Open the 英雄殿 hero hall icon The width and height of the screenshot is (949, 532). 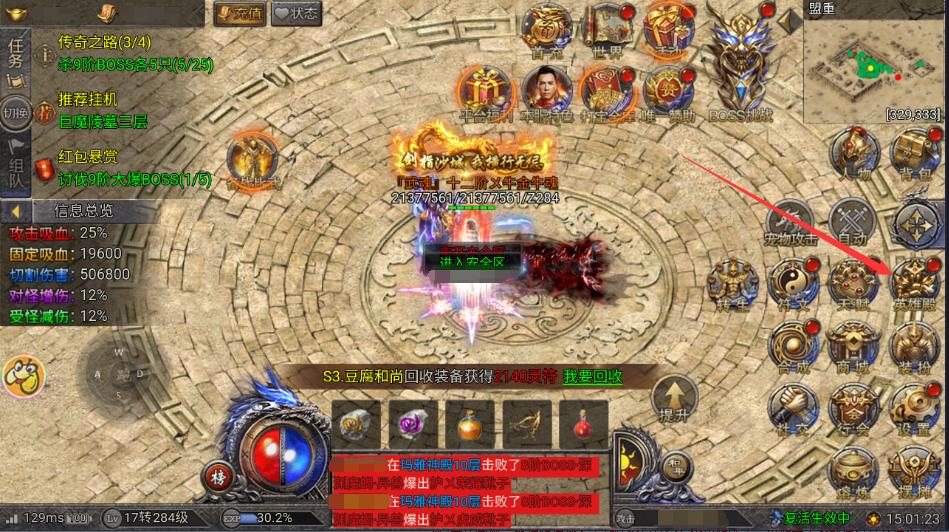[913, 281]
